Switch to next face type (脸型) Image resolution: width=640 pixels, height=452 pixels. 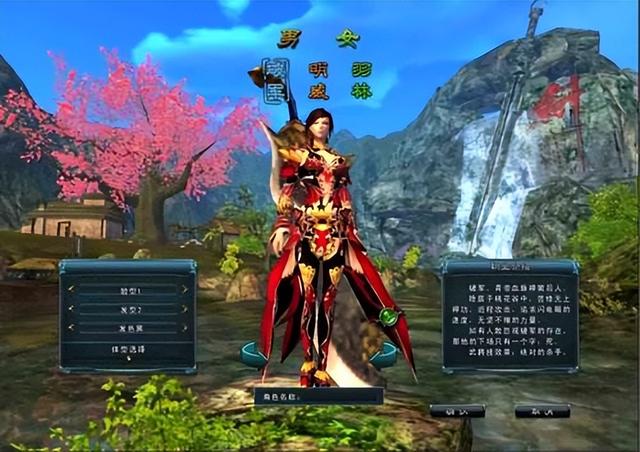point(184,290)
